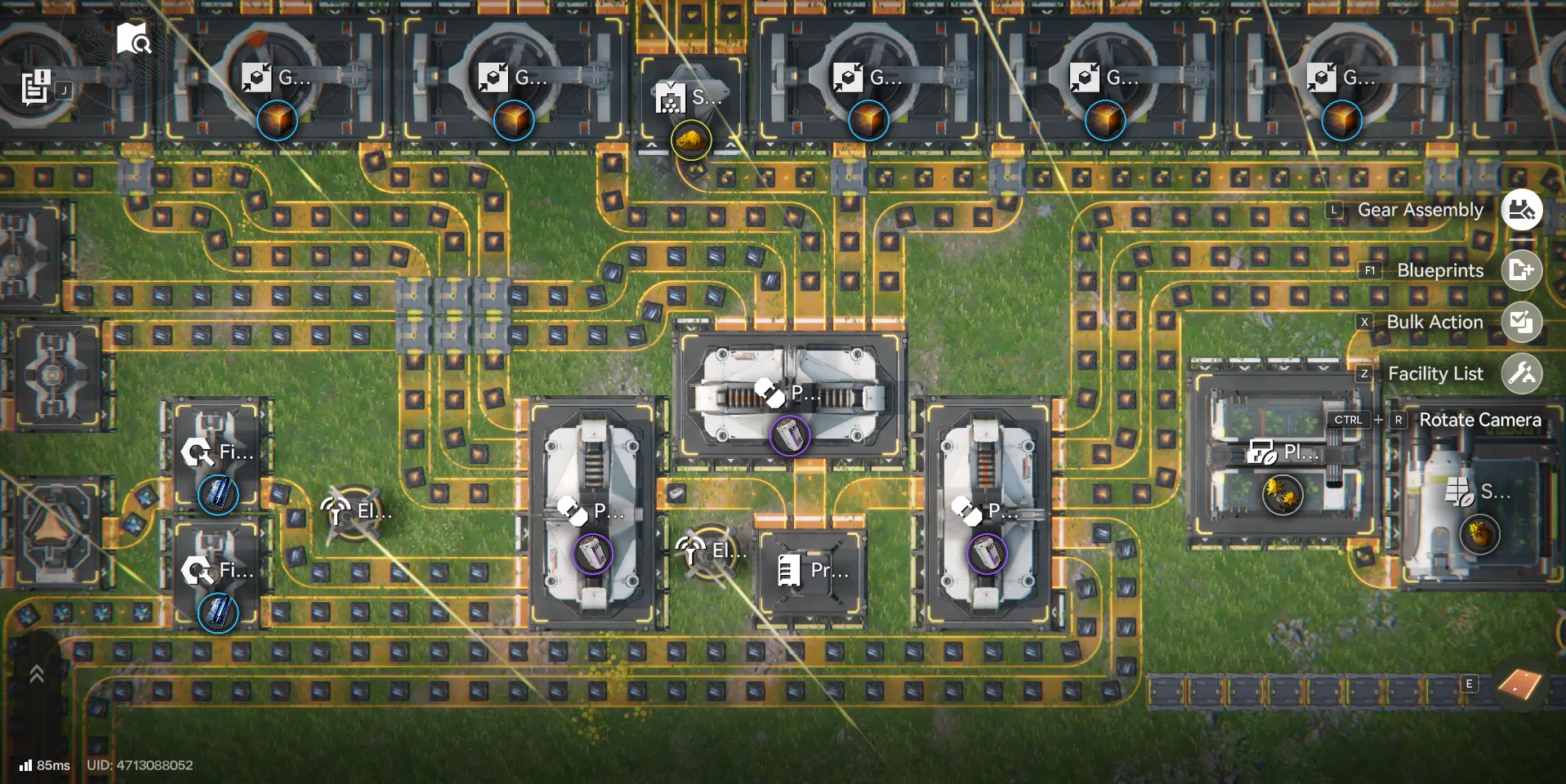Open the task log with alert icon
The image size is (1566, 784).
(36, 87)
